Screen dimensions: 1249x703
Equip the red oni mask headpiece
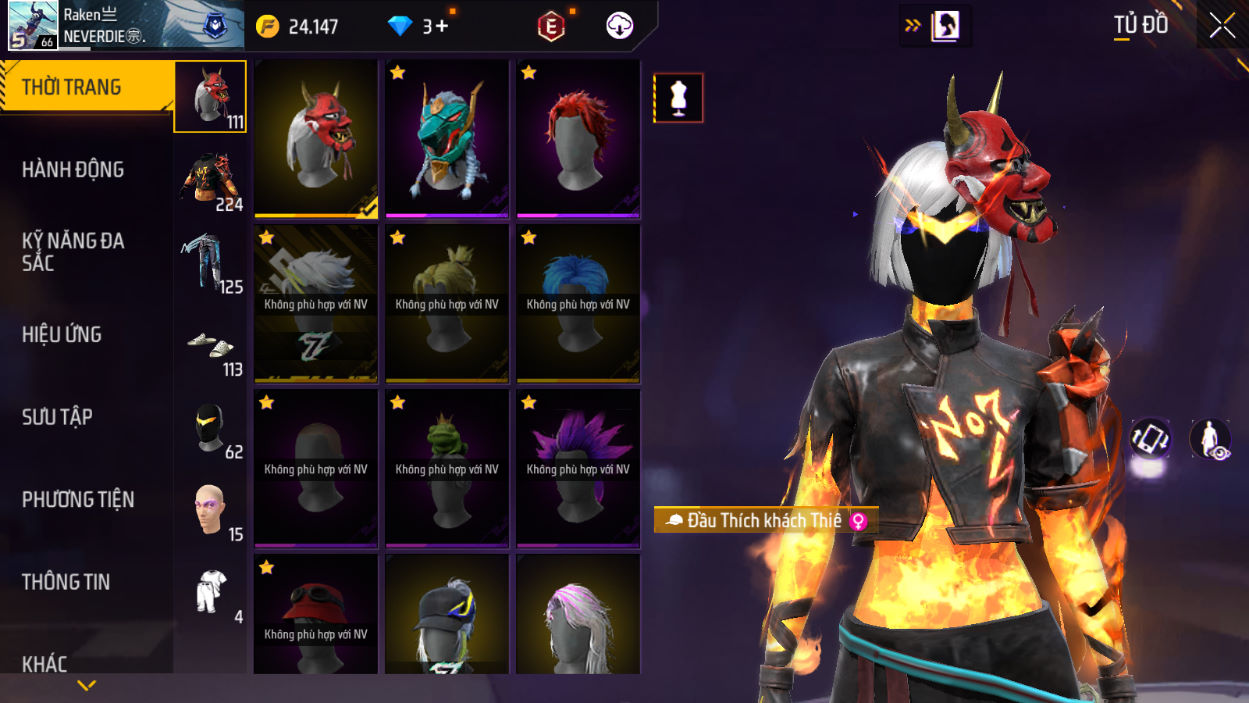pyautogui.click(x=316, y=138)
